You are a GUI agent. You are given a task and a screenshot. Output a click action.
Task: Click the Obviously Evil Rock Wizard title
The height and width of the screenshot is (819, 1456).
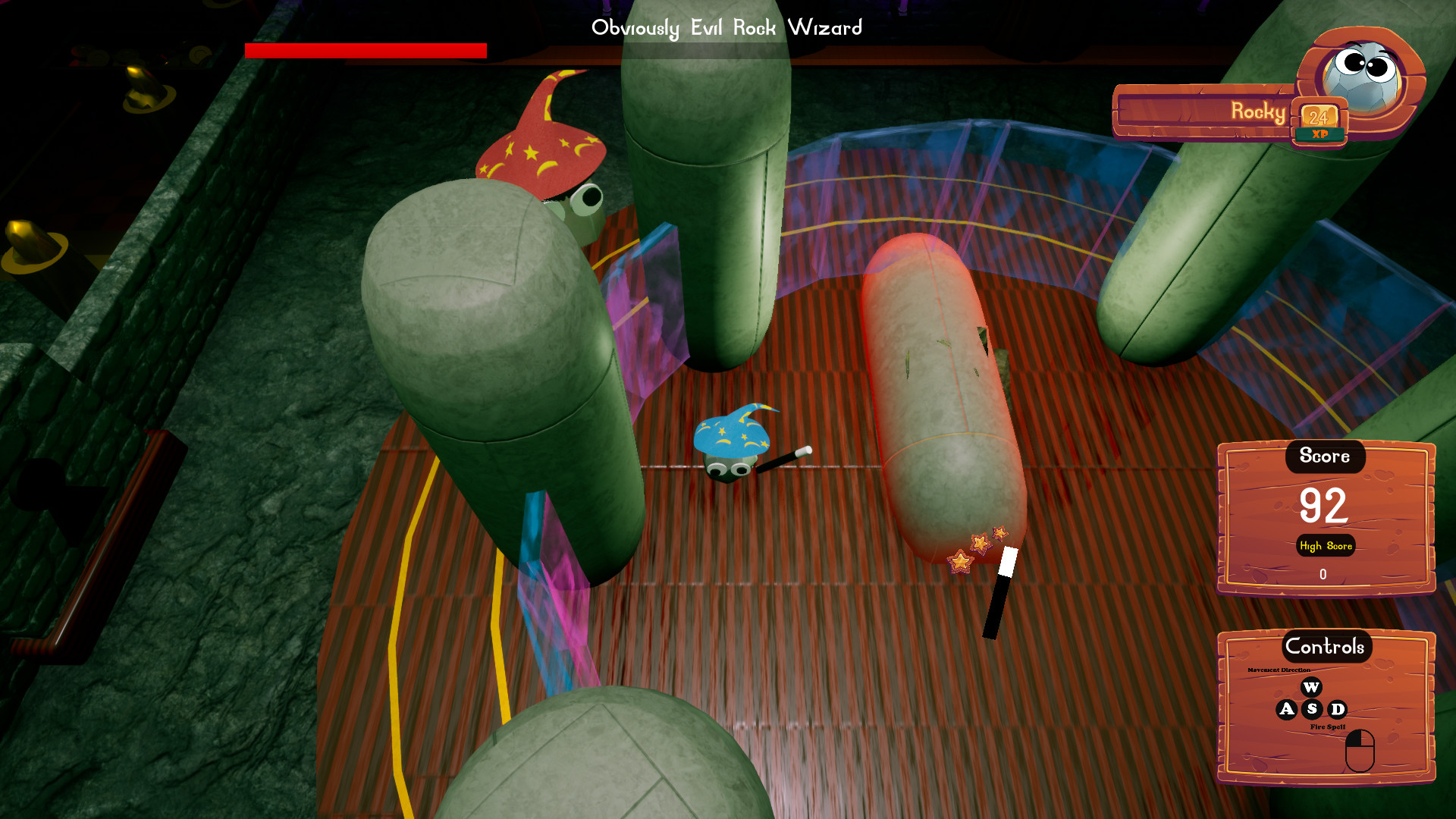726,28
